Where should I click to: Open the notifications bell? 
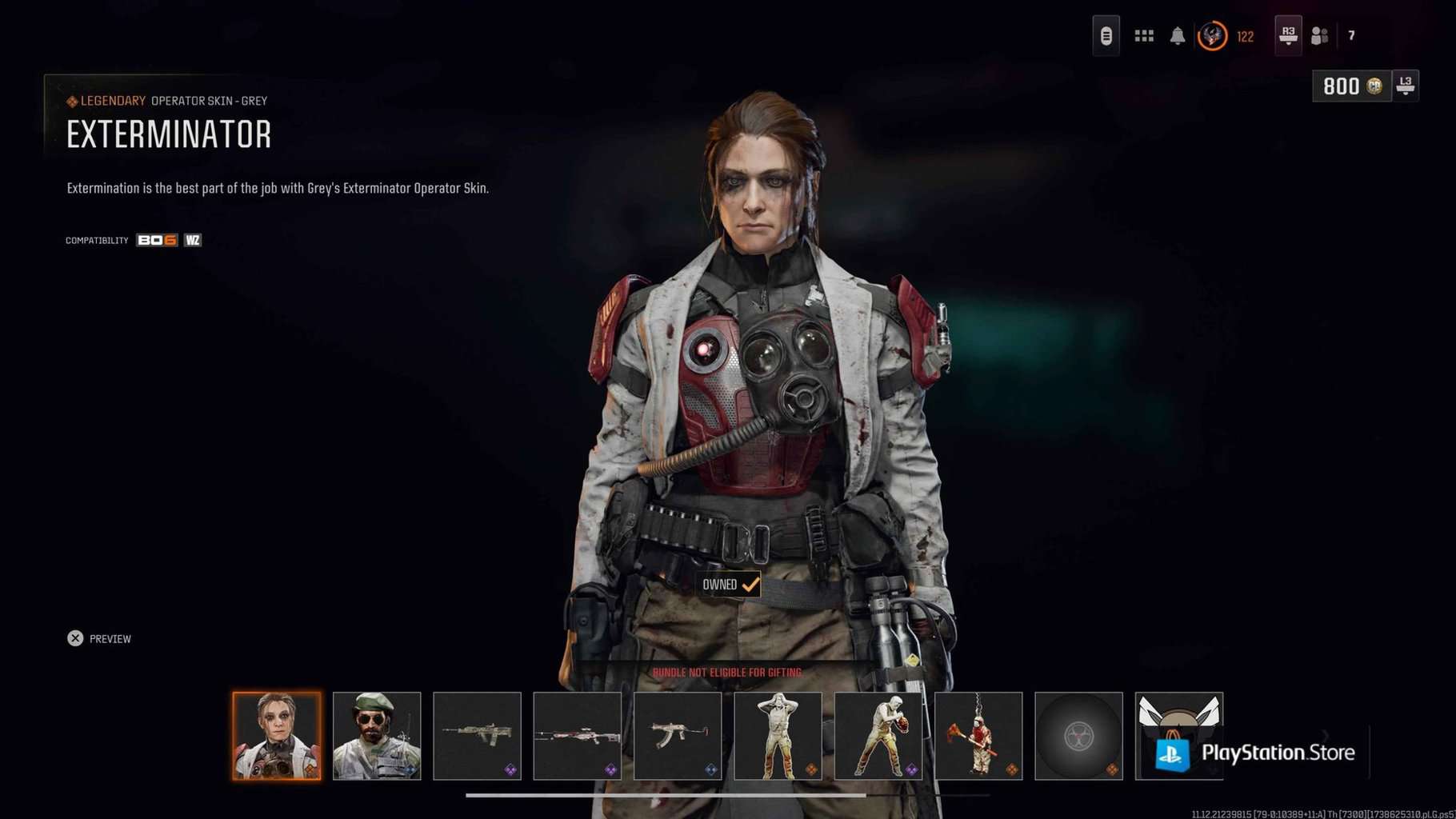[1178, 36]
